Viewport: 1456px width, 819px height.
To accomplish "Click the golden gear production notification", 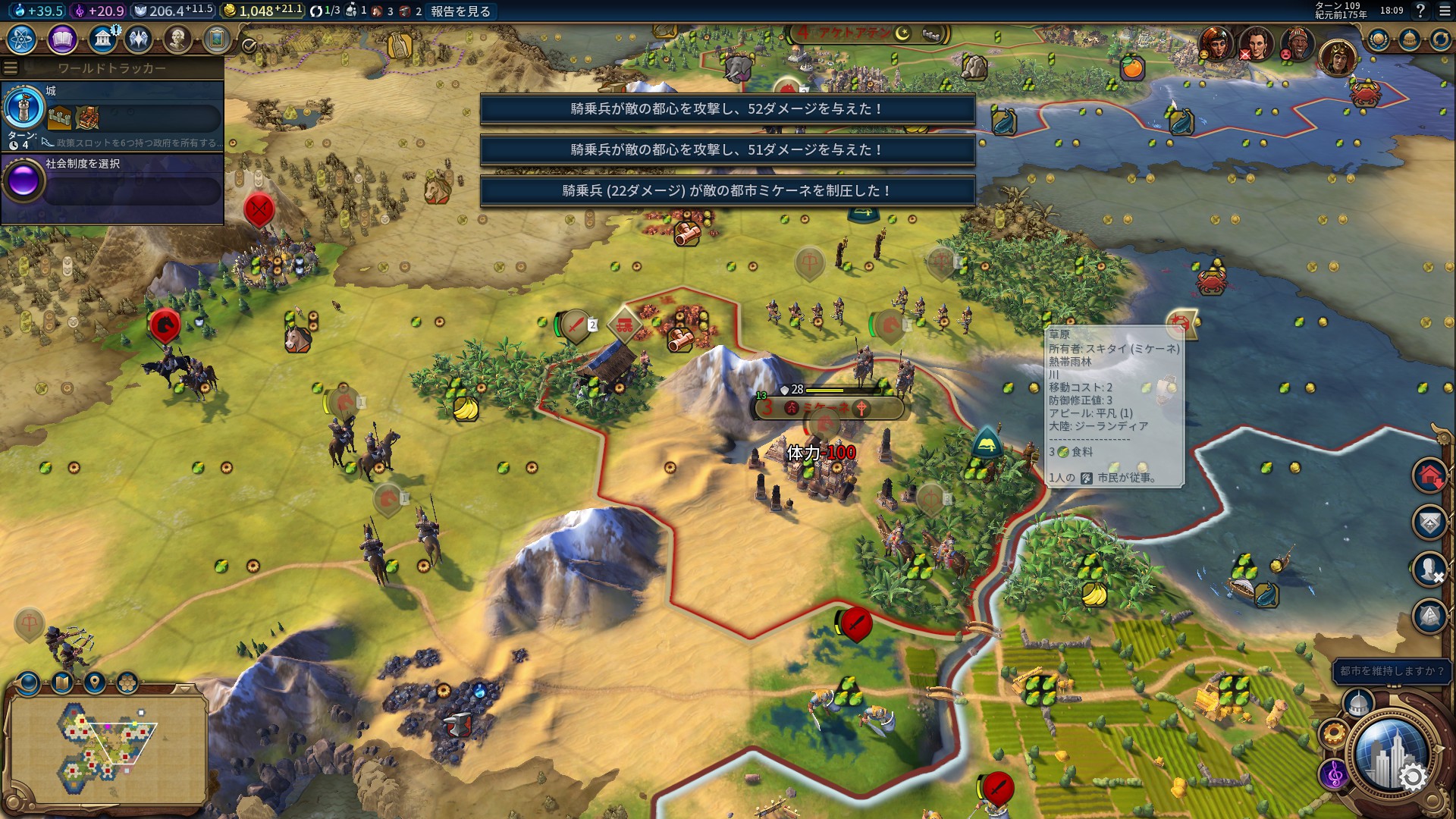I will click(x=1332, y=734).
